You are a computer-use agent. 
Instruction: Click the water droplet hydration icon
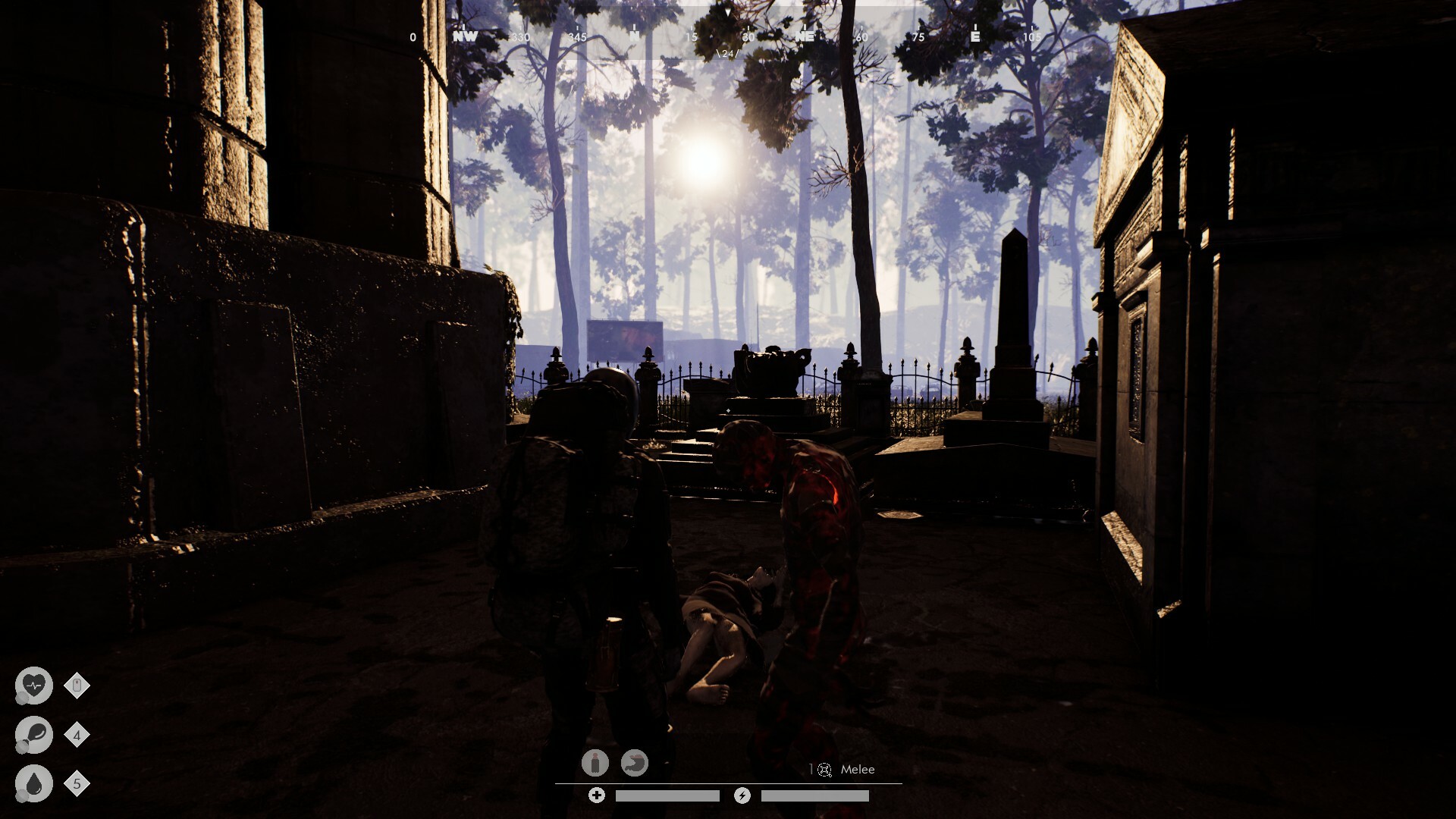35,782
